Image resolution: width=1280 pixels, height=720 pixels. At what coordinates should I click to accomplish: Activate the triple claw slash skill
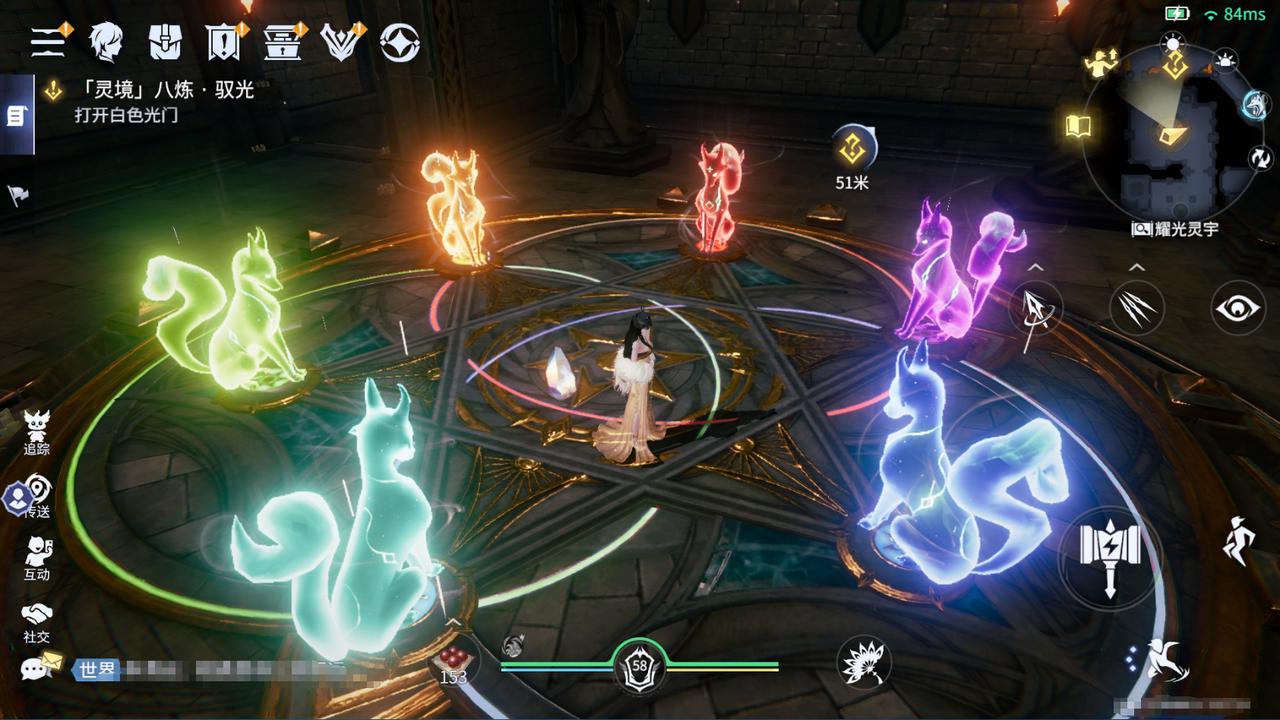(x=1137, y=307)
